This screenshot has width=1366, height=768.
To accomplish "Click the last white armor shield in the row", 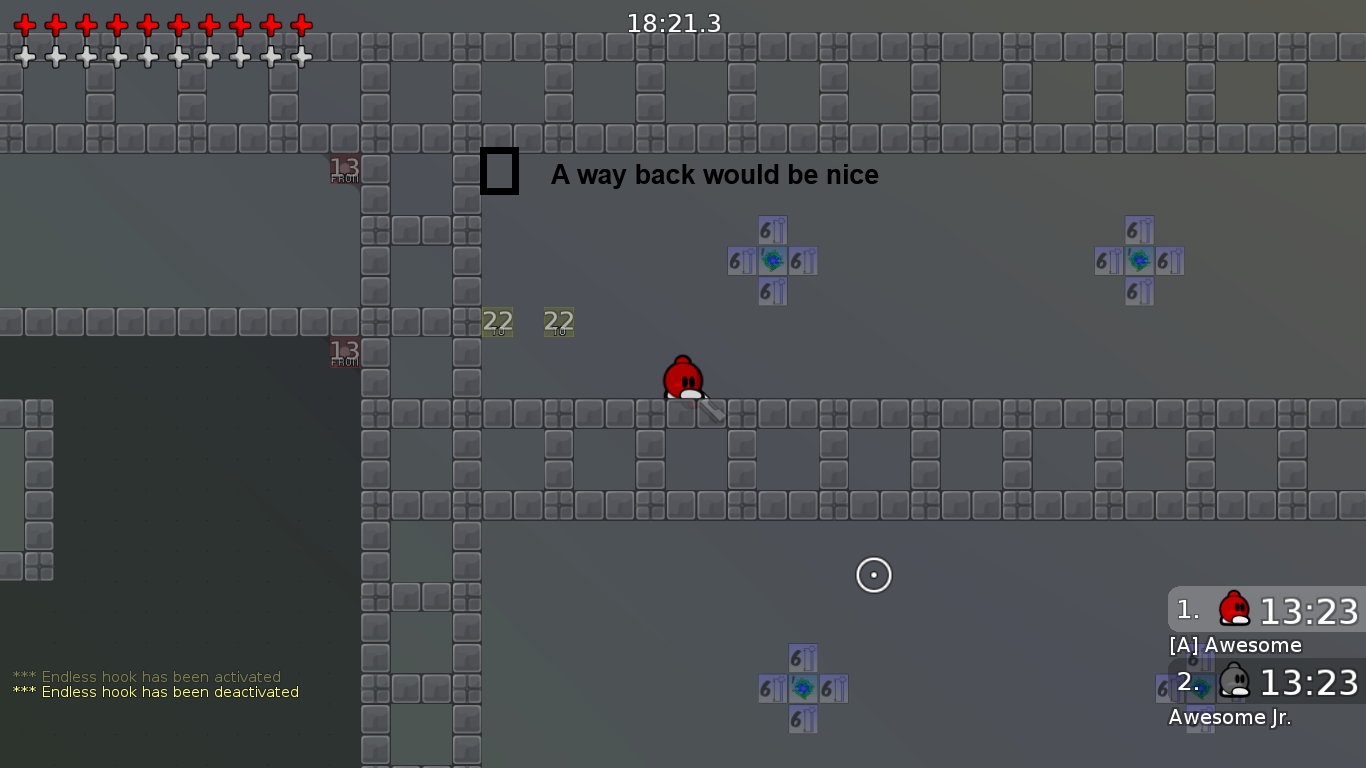I will pos(300,56).
